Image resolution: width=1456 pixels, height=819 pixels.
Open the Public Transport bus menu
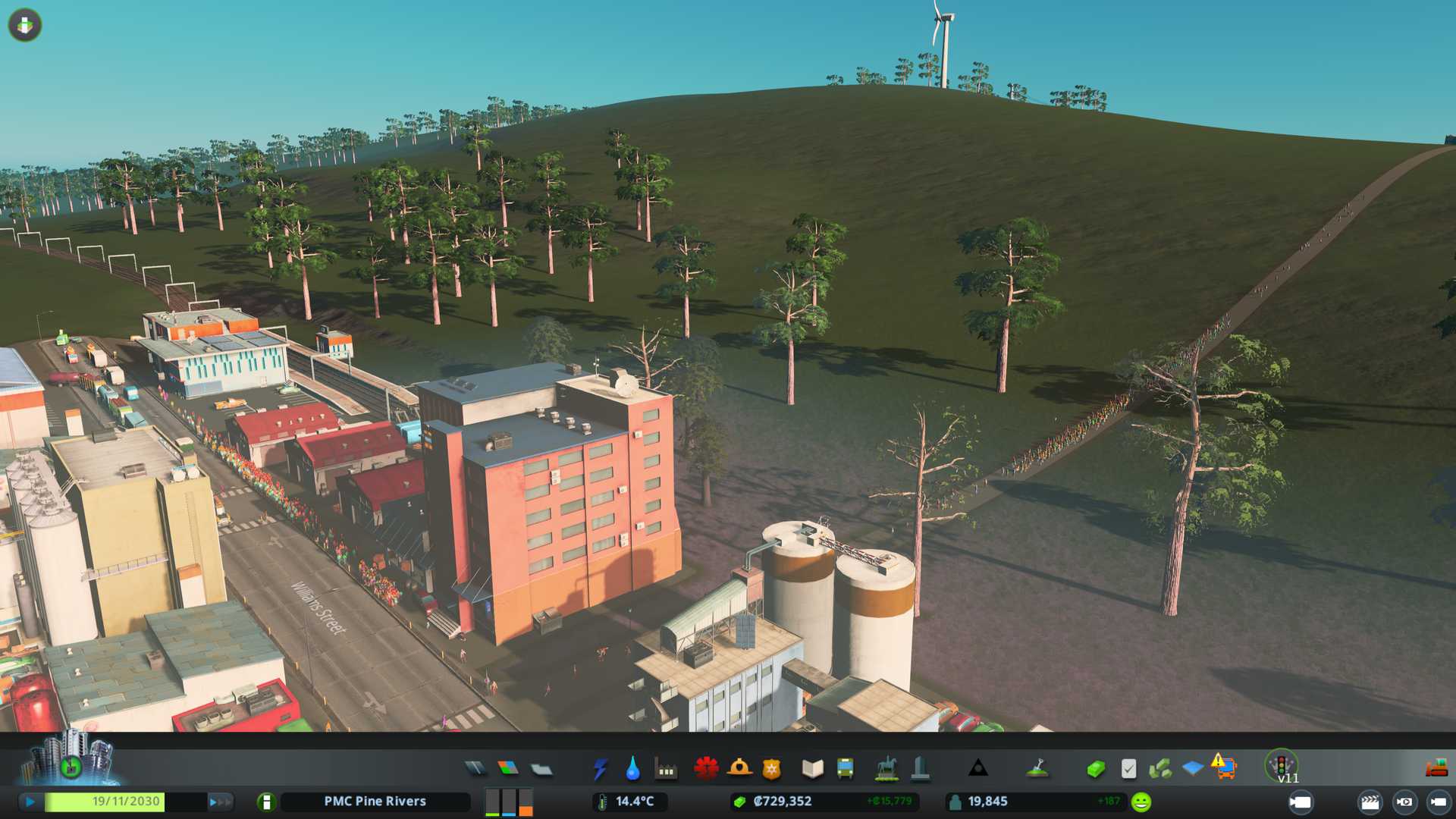tap(845, 769)
